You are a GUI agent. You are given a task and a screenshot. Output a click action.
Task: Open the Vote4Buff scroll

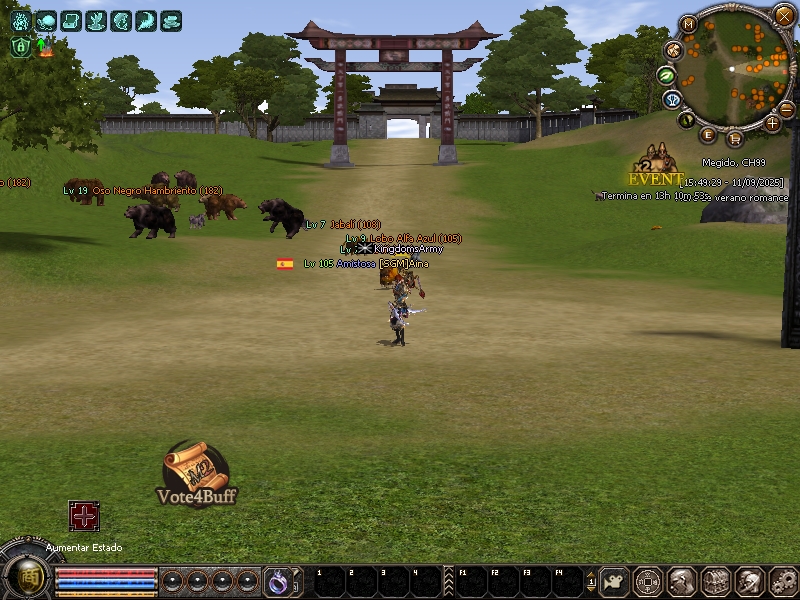click(197, 470)
